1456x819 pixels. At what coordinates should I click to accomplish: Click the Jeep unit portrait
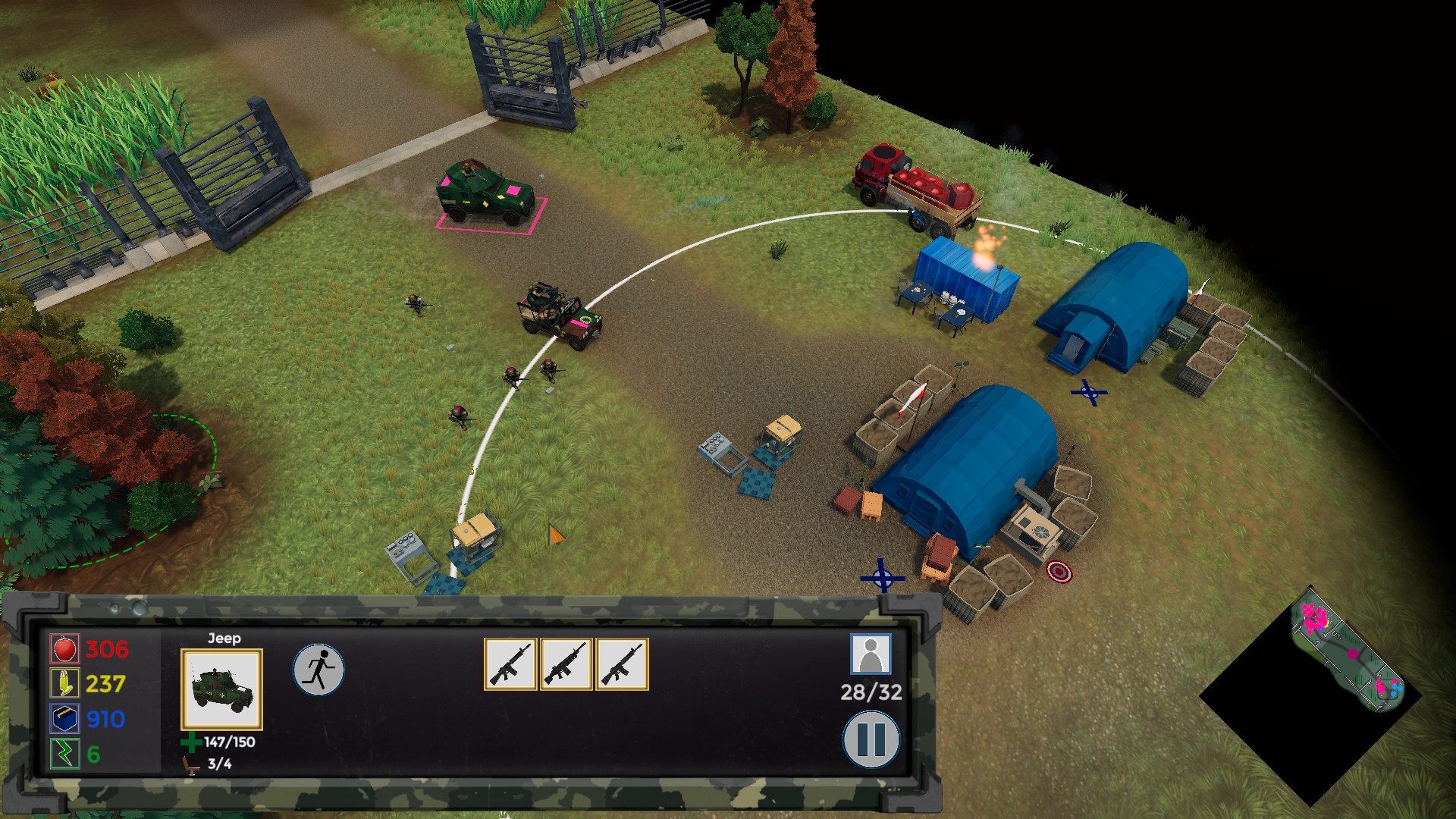tap(221, 689)
